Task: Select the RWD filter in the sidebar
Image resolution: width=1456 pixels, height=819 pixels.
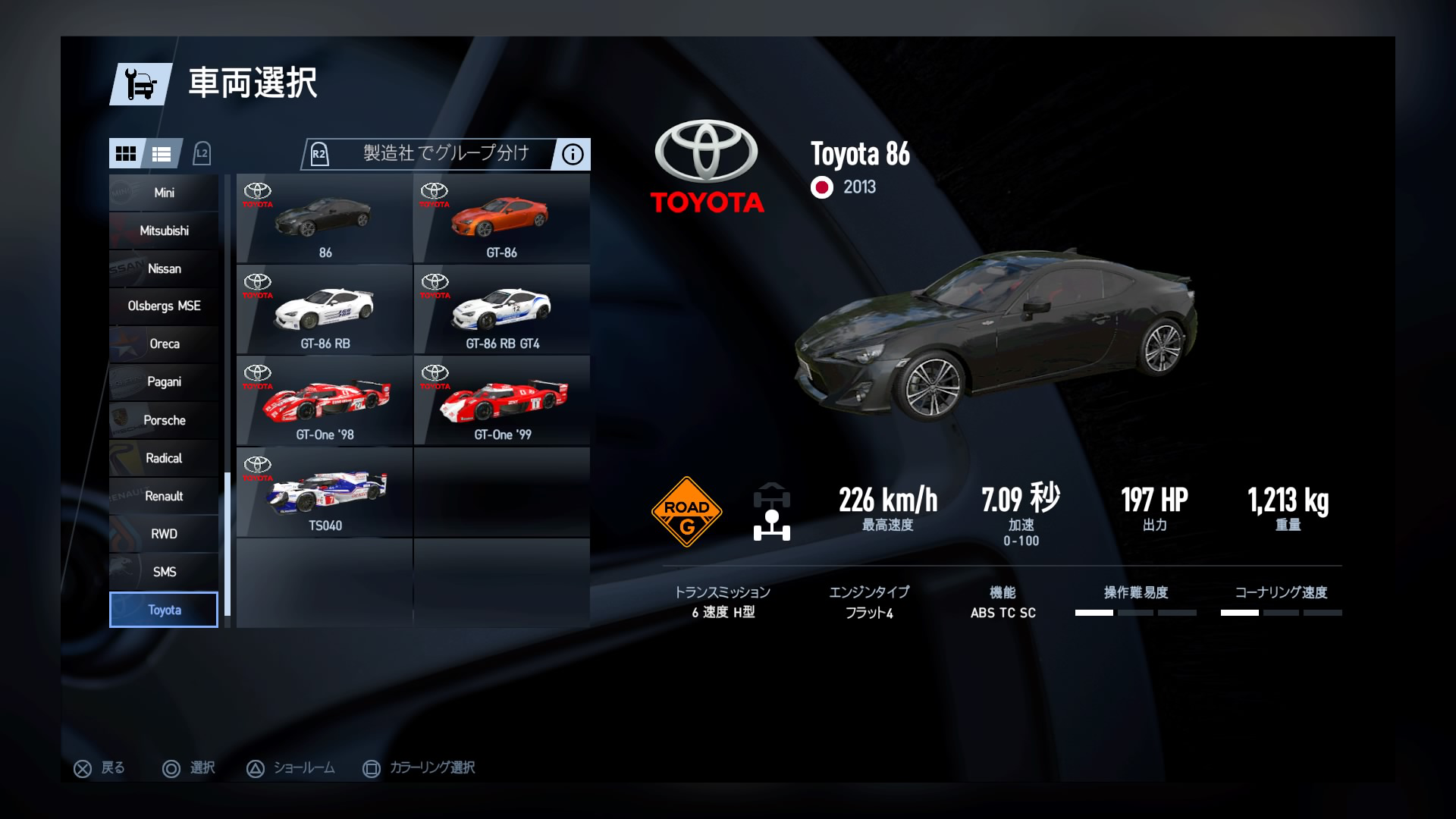Action: [162, 533]
